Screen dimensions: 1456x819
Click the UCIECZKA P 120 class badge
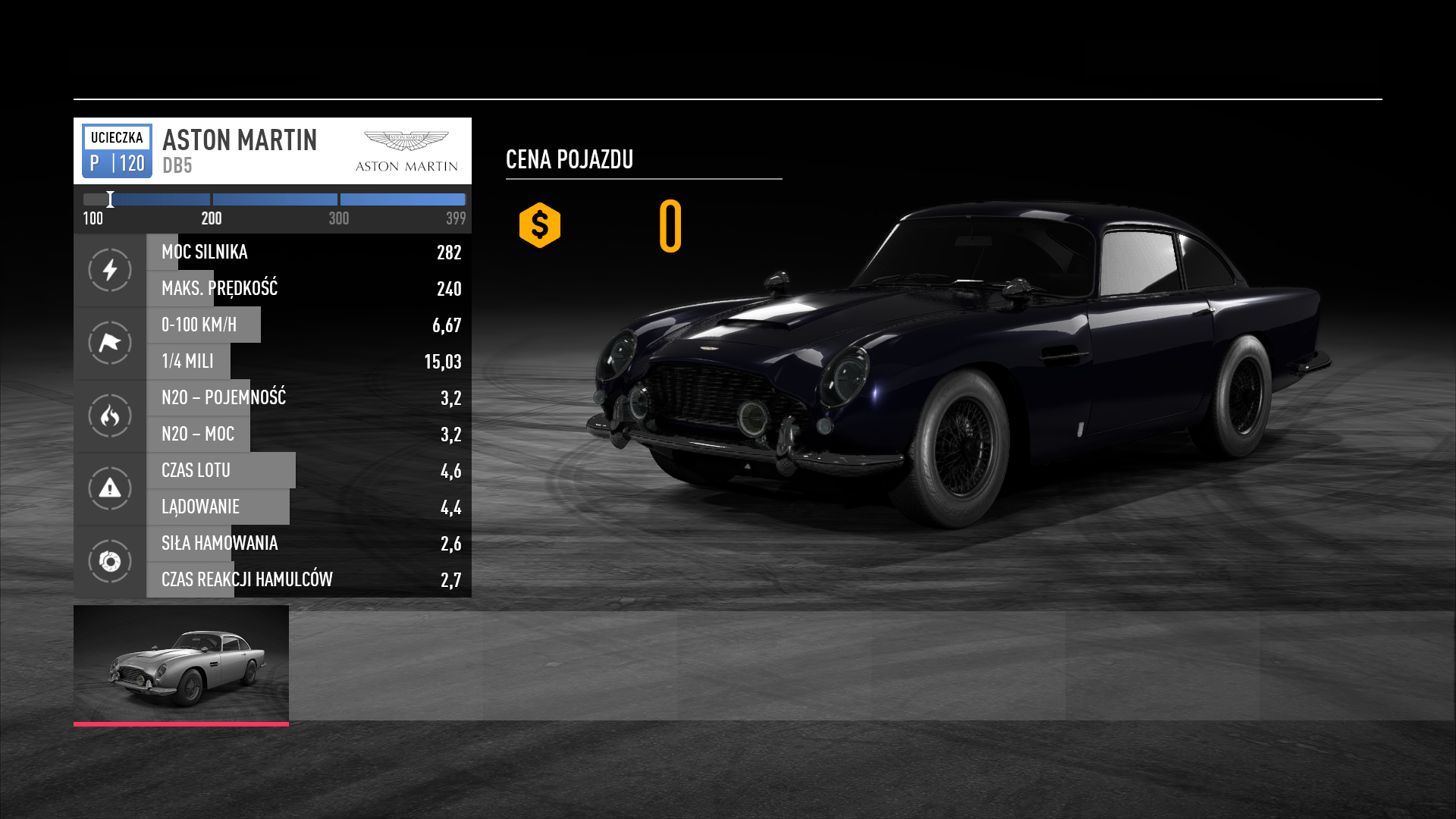pos(117,151)
